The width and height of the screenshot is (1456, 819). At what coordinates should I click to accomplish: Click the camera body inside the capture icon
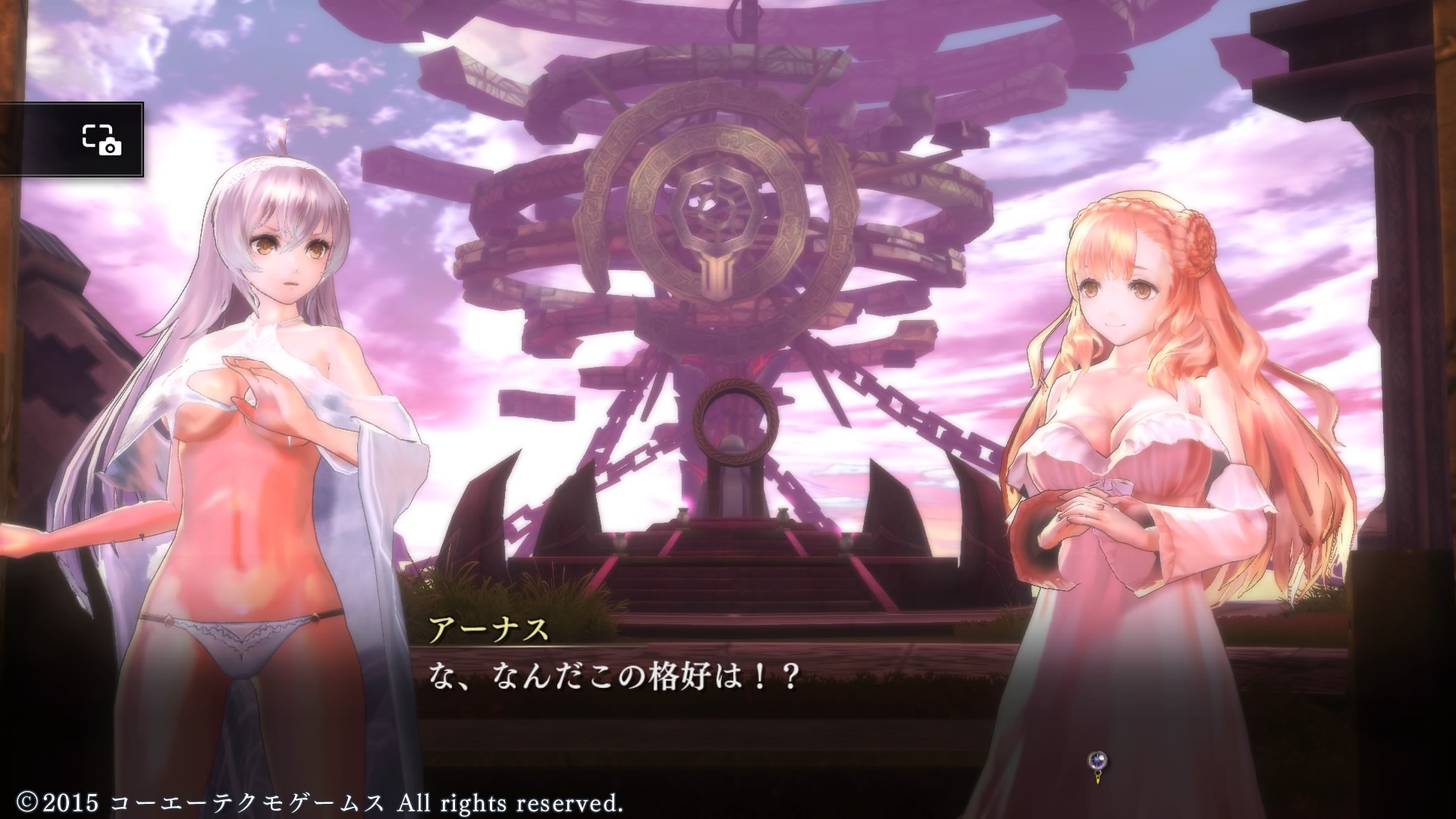click(x=111, y=146)
